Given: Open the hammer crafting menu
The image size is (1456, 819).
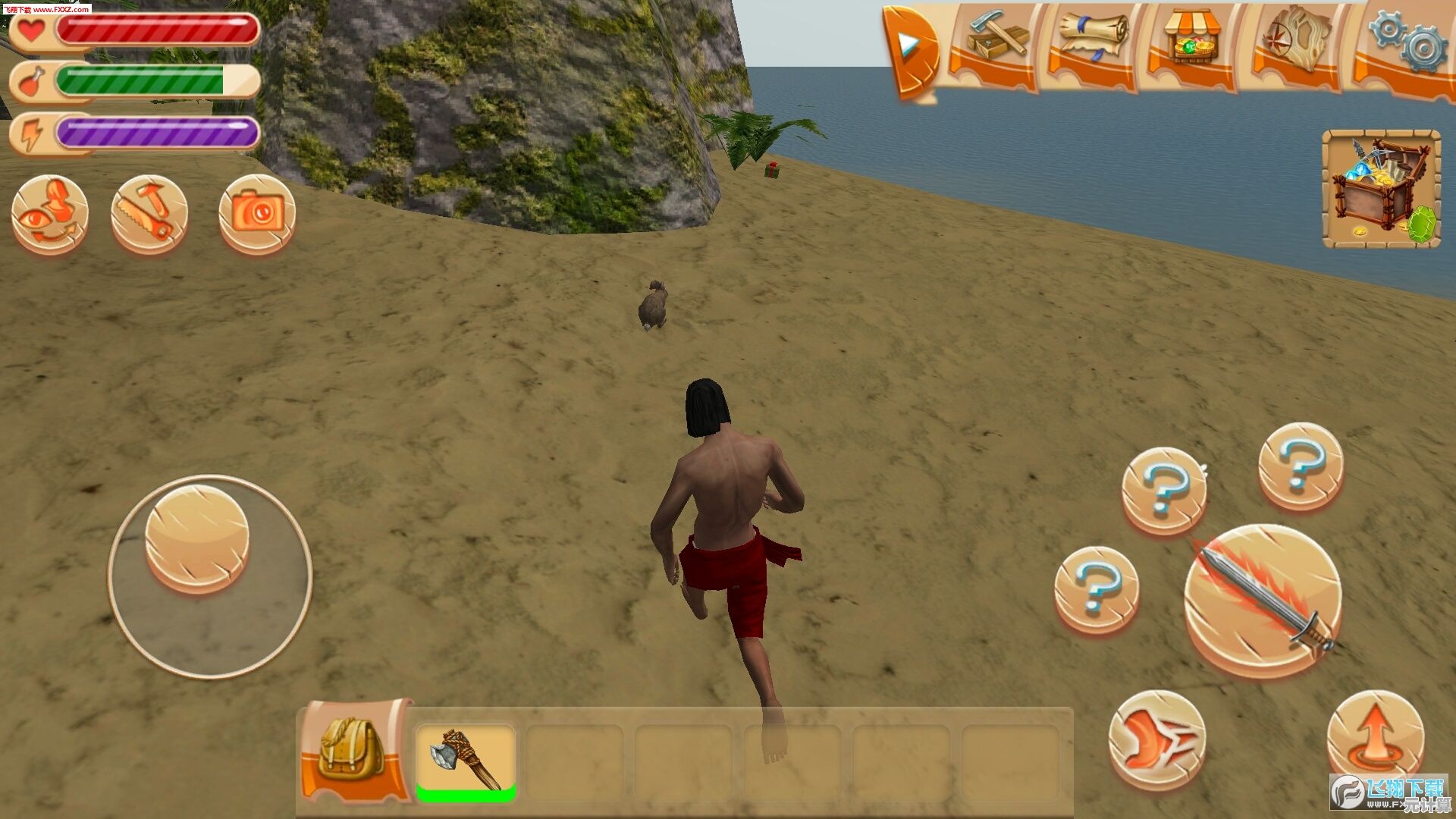Looking at the screenshot, I should (995, 42).
